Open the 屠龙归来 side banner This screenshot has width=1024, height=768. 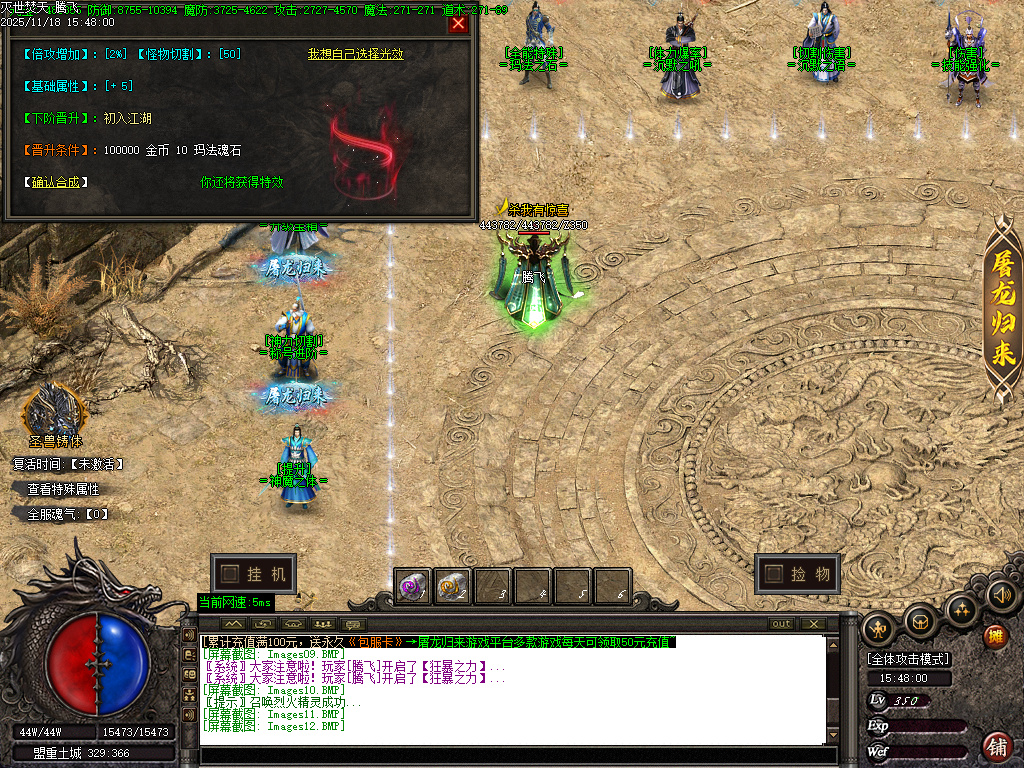pos(1003,311)
